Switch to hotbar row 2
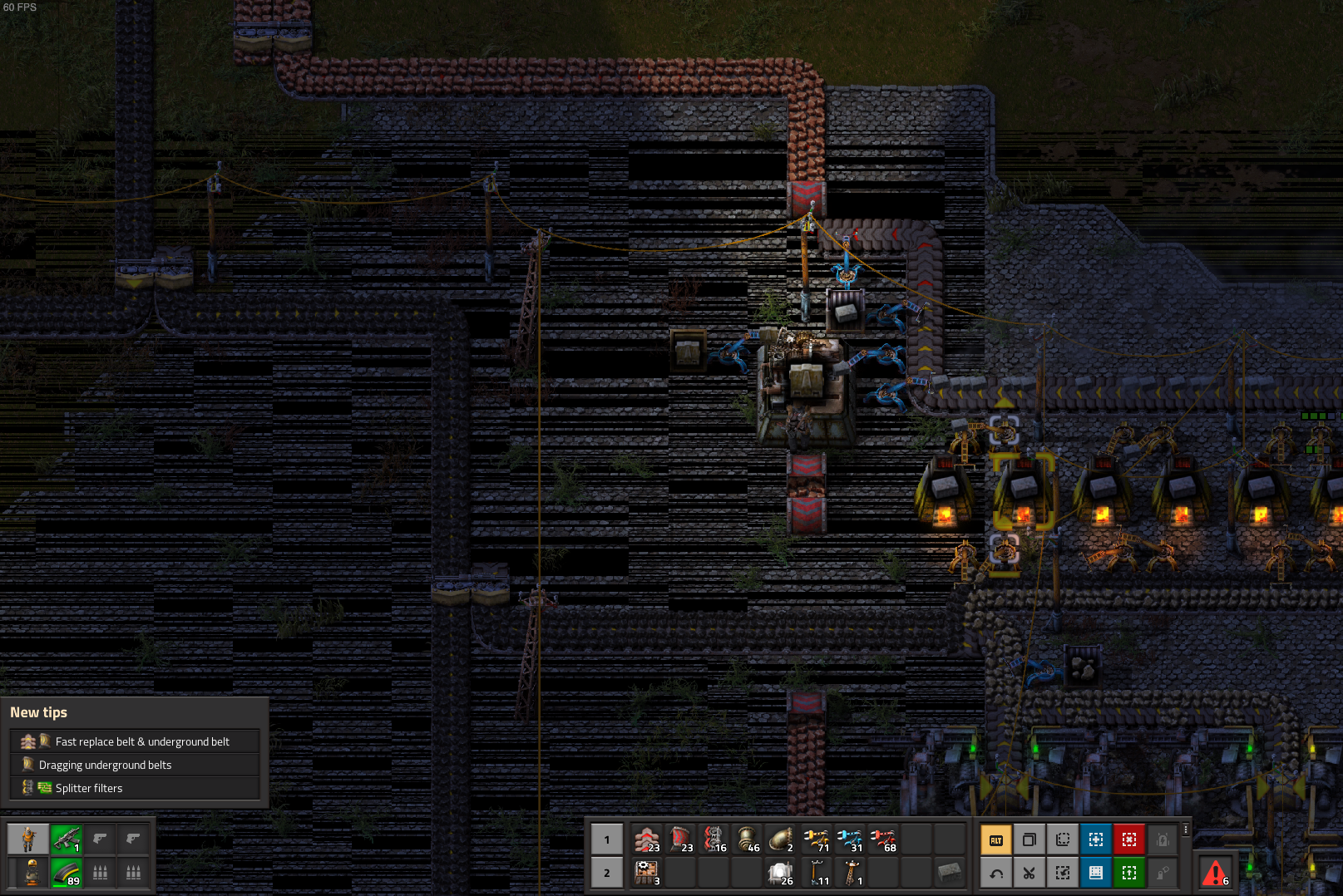 (607, 873)
